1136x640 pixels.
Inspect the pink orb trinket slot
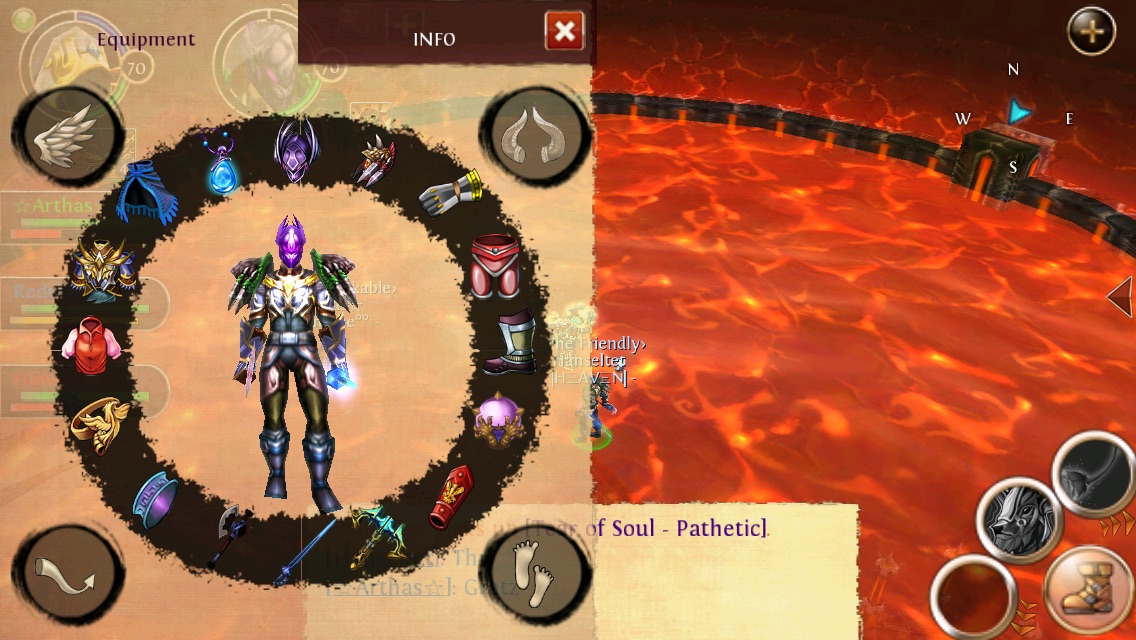[x=497, y=420]
